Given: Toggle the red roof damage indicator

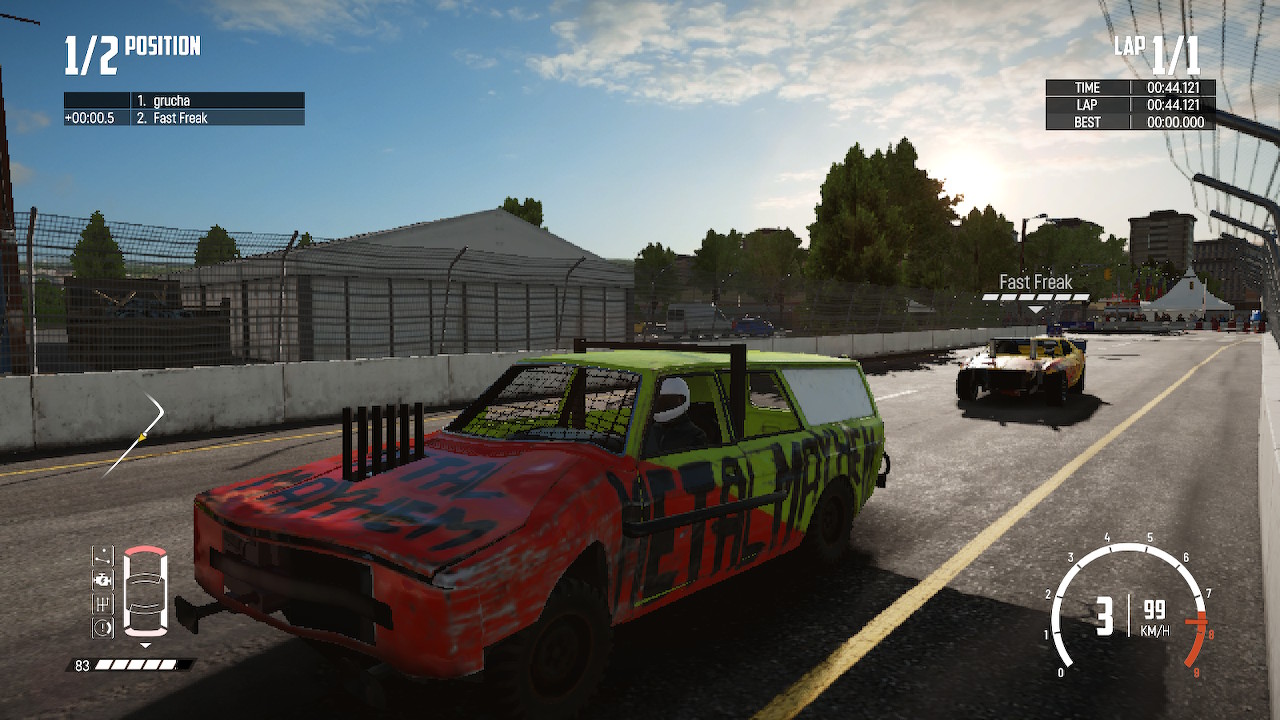Looking at the screenshot, I should 144,551.
